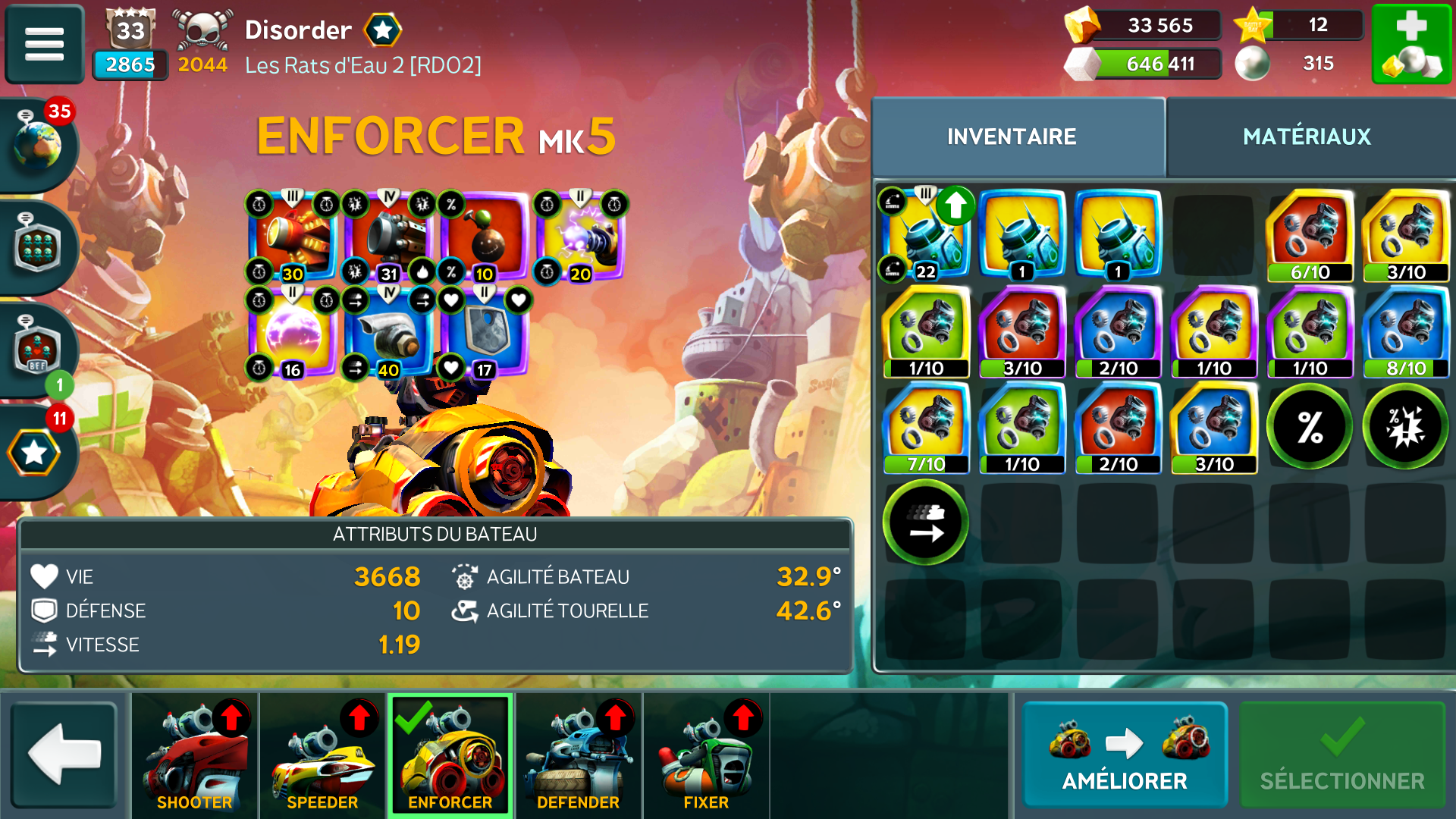Select the Inventaire tab
1456x819 pixels.
[x=1012, y=136]
